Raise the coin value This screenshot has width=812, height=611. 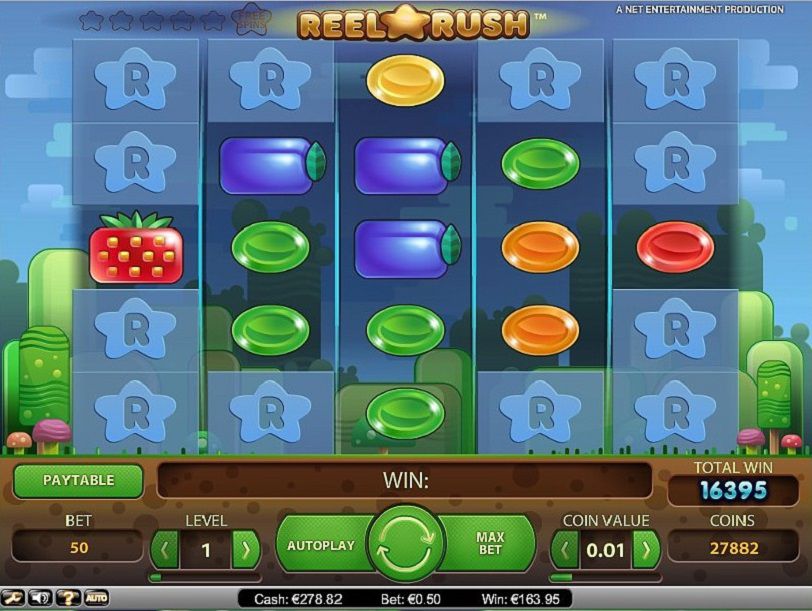[x=647, y=549]
